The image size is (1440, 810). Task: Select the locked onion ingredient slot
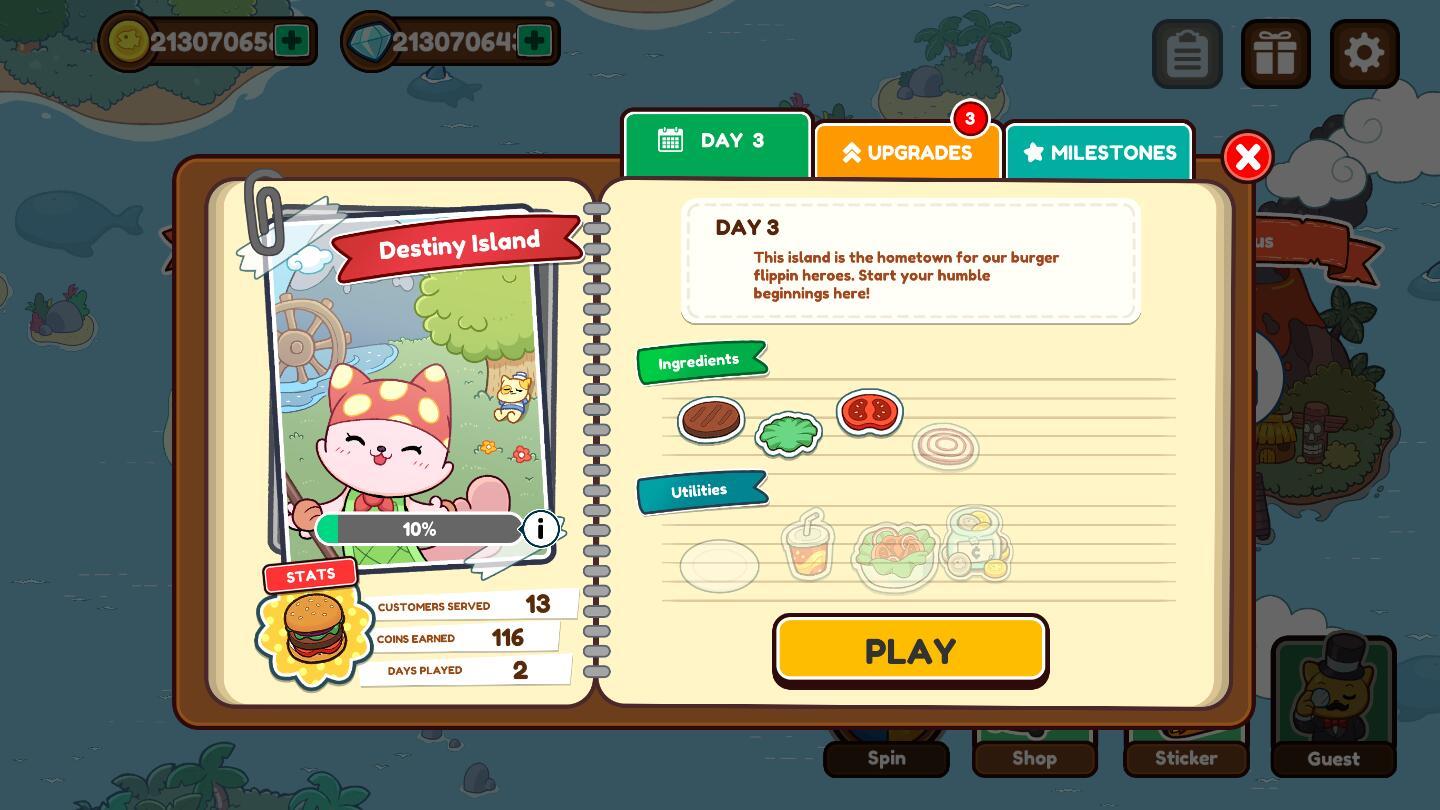tap(945, 446)
